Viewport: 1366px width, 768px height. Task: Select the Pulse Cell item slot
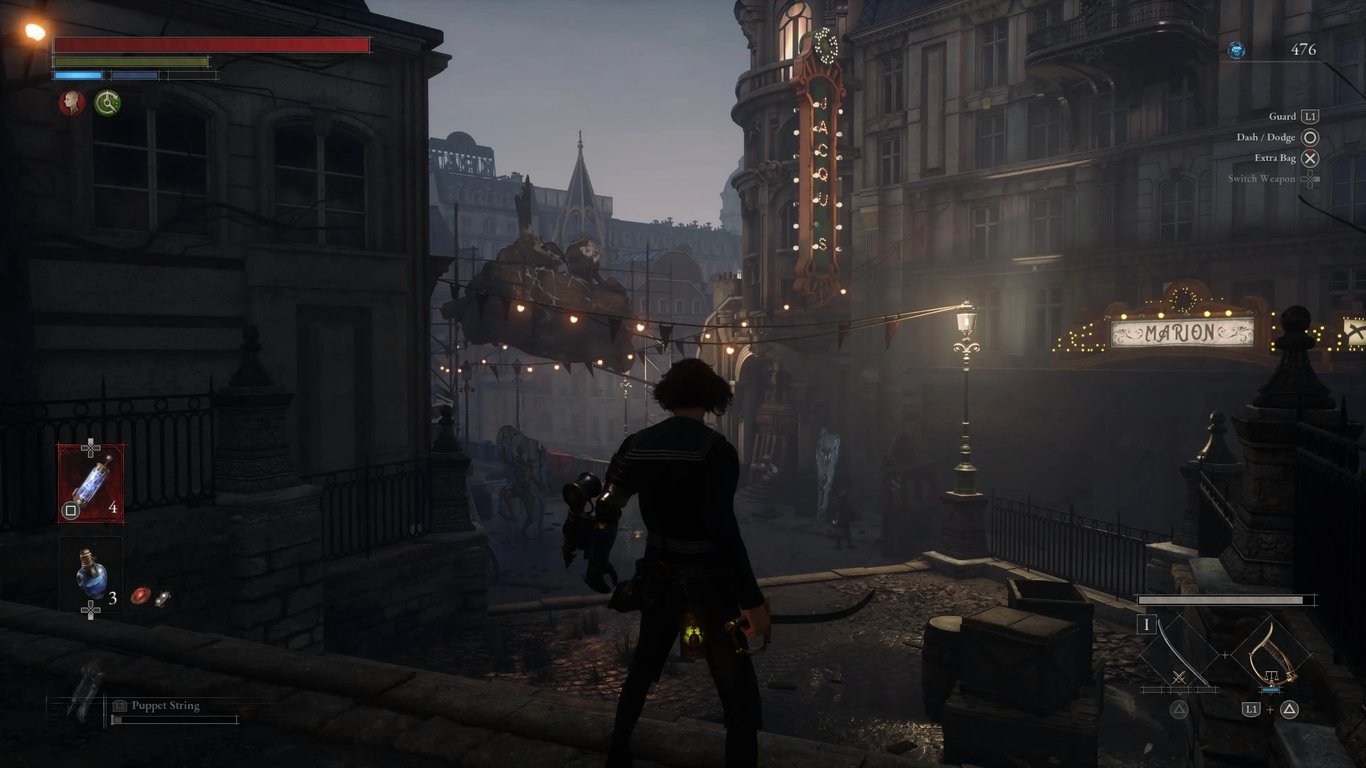(x=91, y=483)
